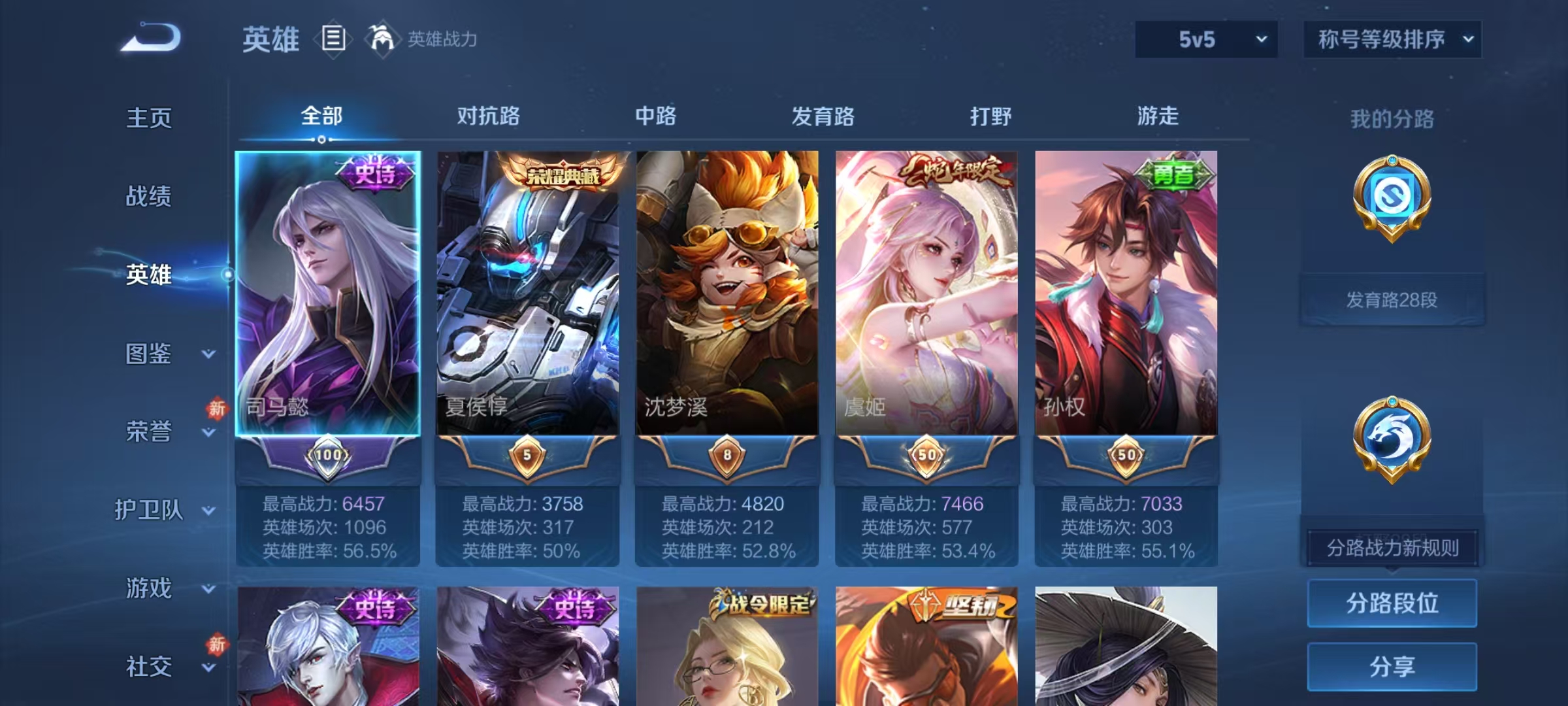1568x706 pixels.
Task: Open the 称号等级排序 sorting dropdown
Action: (x=1392, y=39)
